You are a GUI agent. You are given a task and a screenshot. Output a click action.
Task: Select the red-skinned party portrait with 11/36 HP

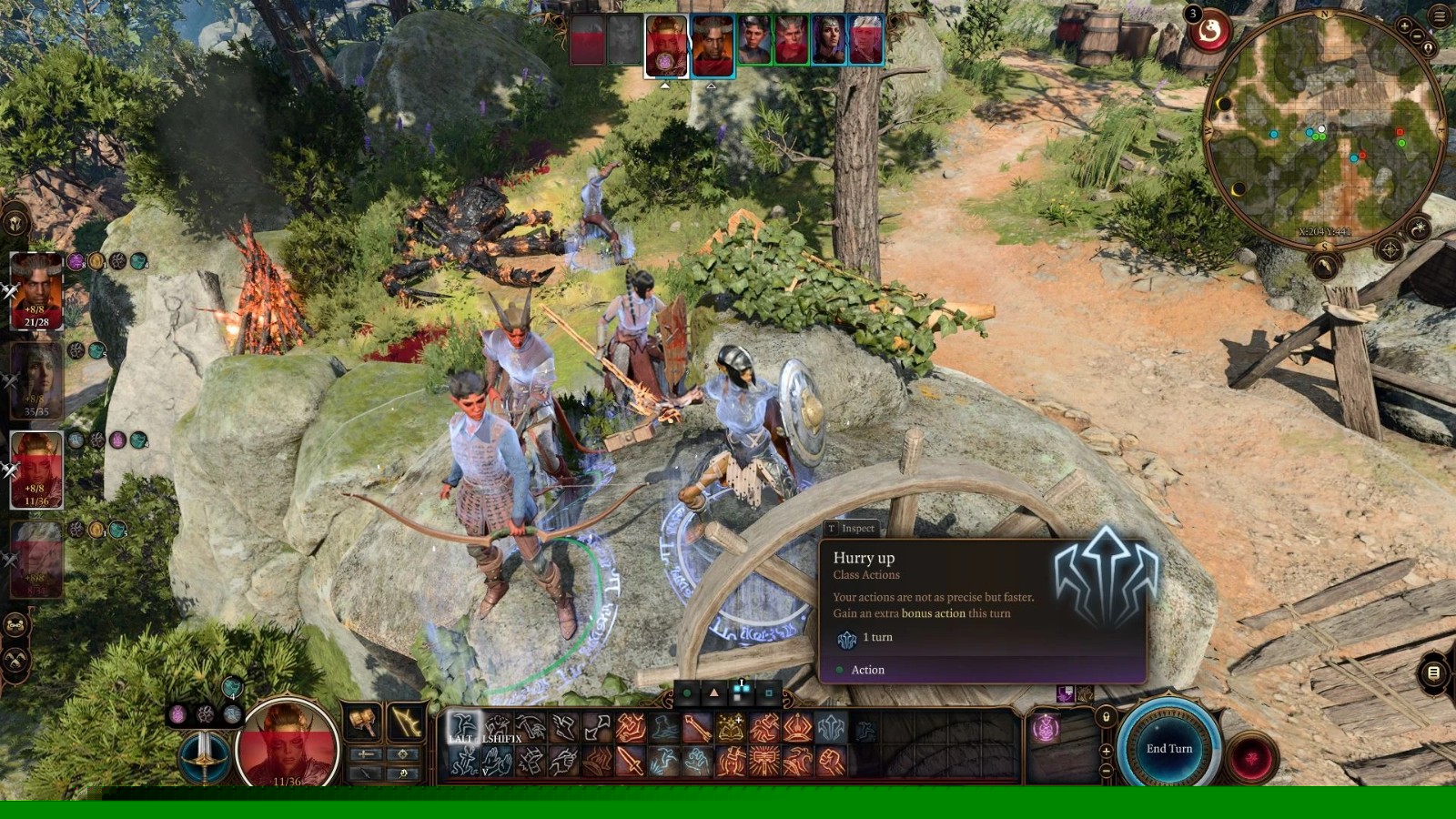pyautogui.click(x=36, y=469)
